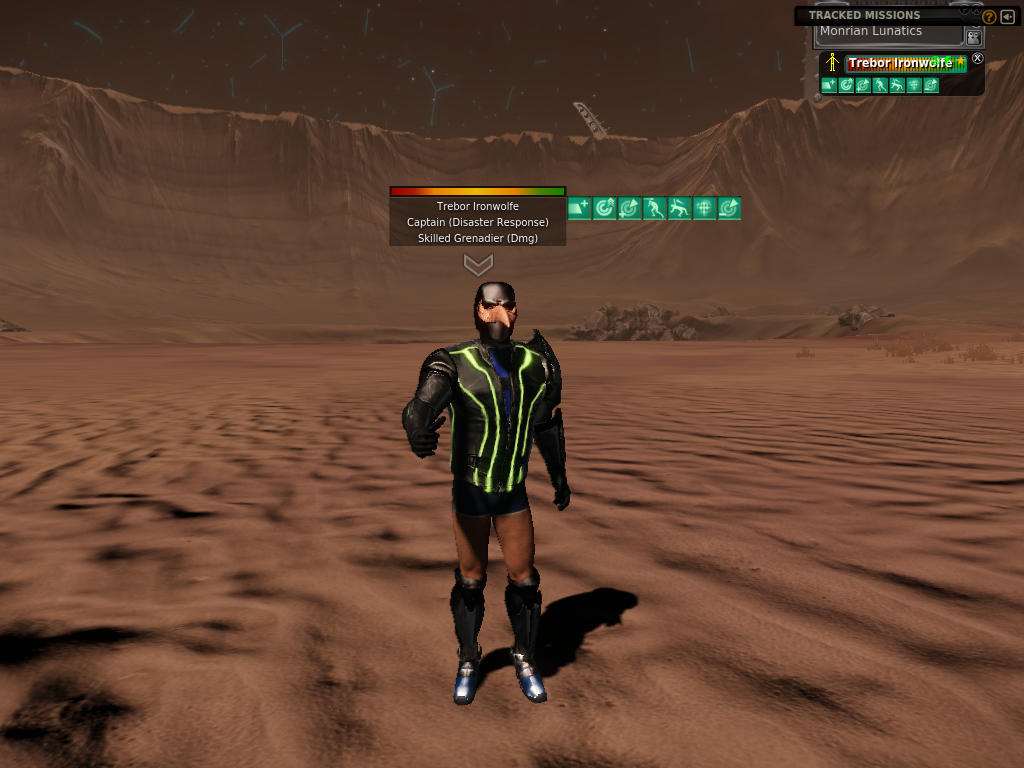Screen dimensions: 1024x768
Task: Click the crouching figure buff icon in the target panel
Action: (x=896, y=86)
